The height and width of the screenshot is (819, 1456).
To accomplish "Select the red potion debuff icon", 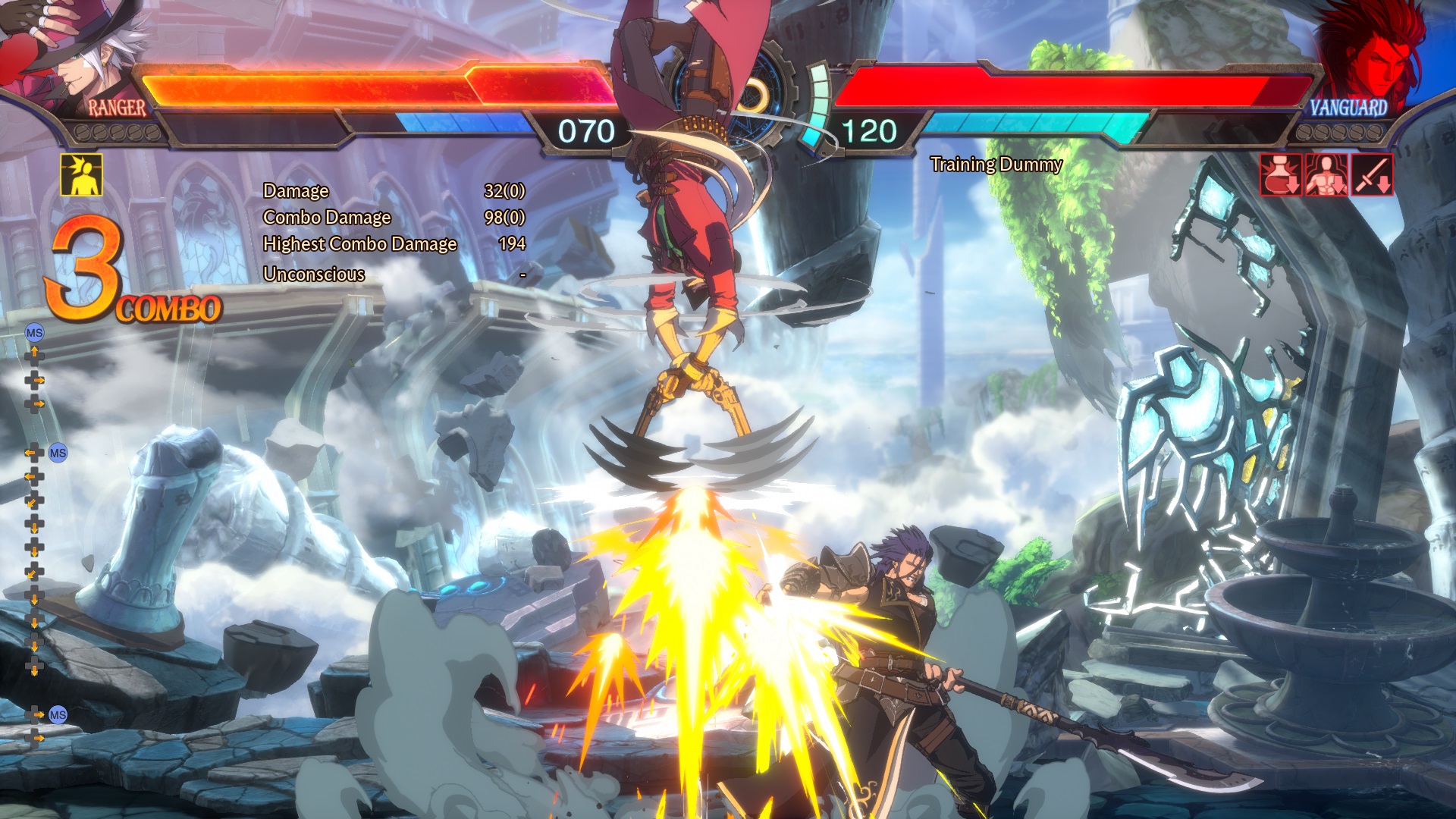I will tap(1281, 175).
